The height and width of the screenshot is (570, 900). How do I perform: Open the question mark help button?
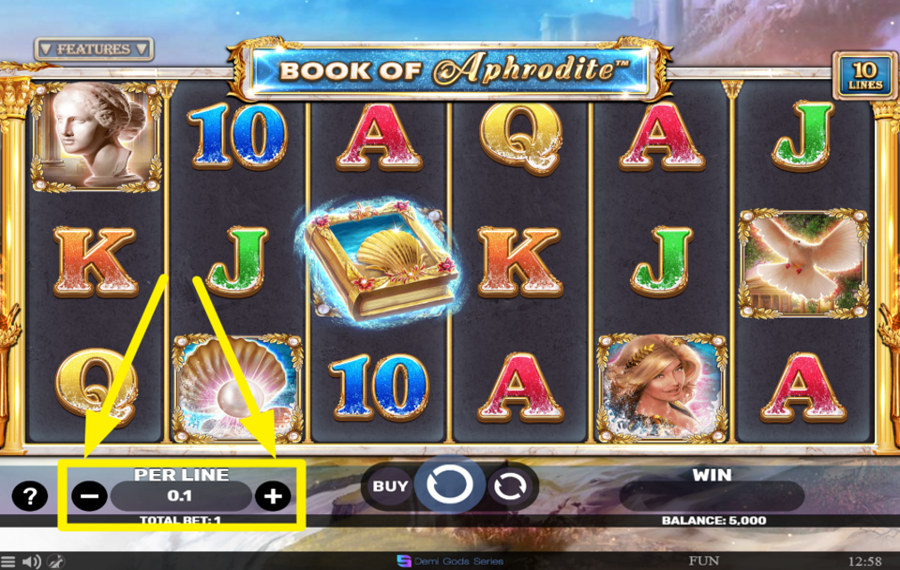pyautogui.click(x=30, y=495)
